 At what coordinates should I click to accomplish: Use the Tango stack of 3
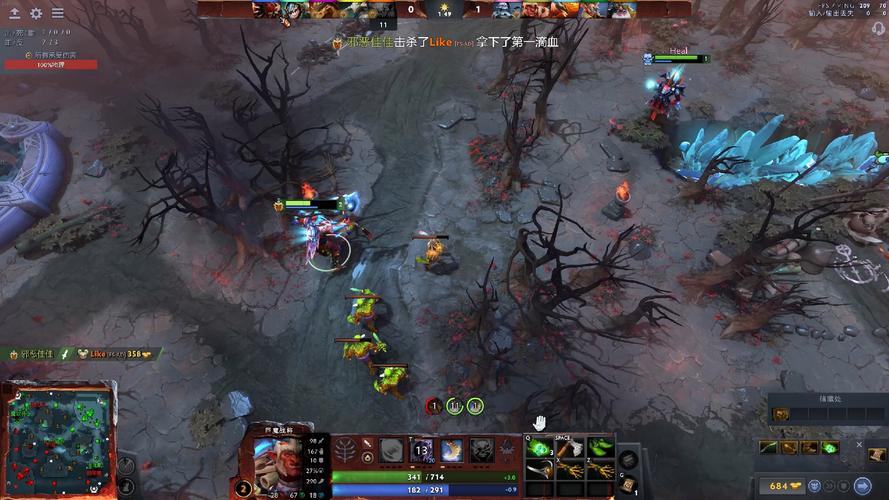[x=540, y=447]
